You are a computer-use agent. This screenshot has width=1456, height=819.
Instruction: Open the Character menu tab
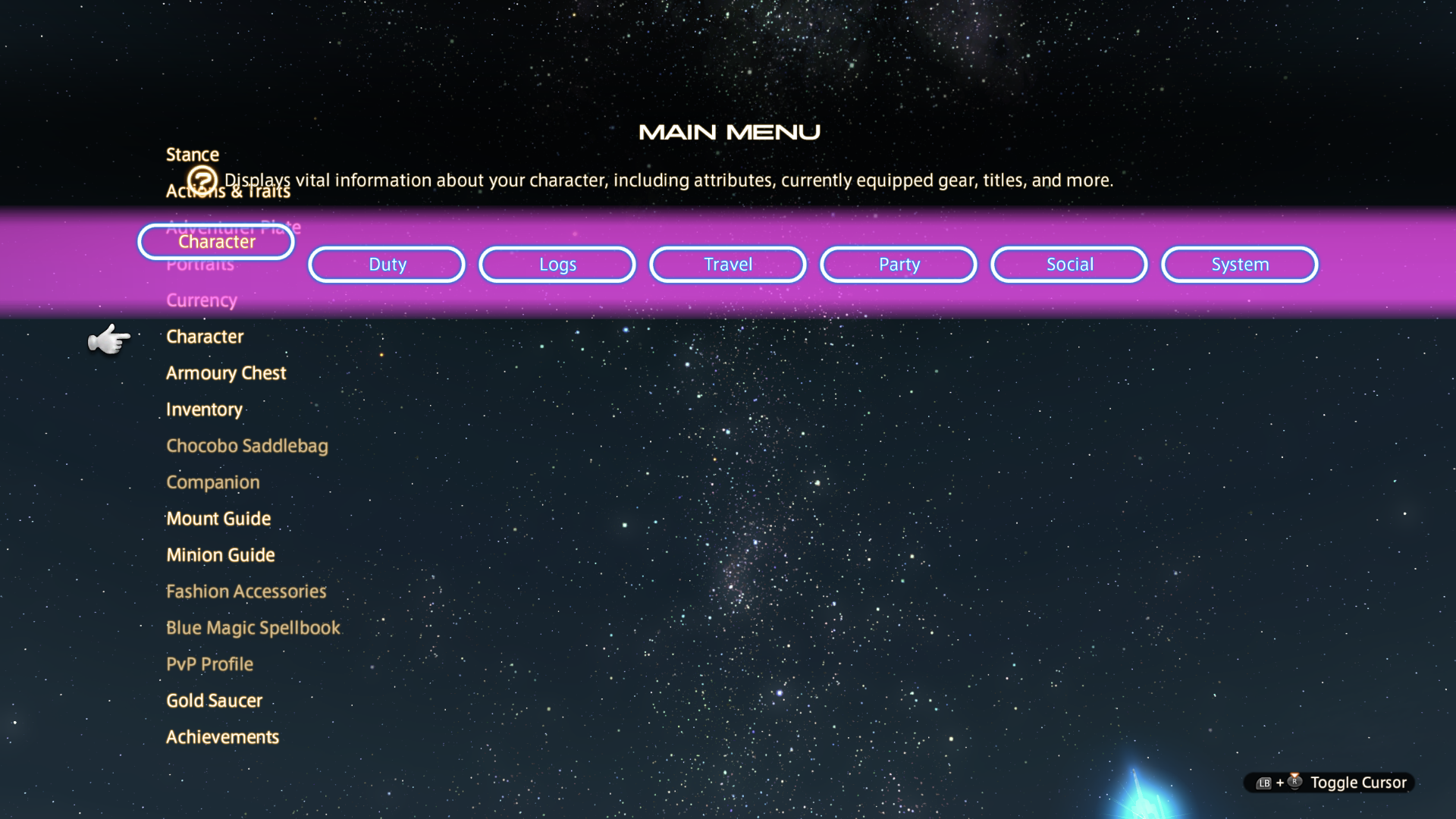[216, 242]
